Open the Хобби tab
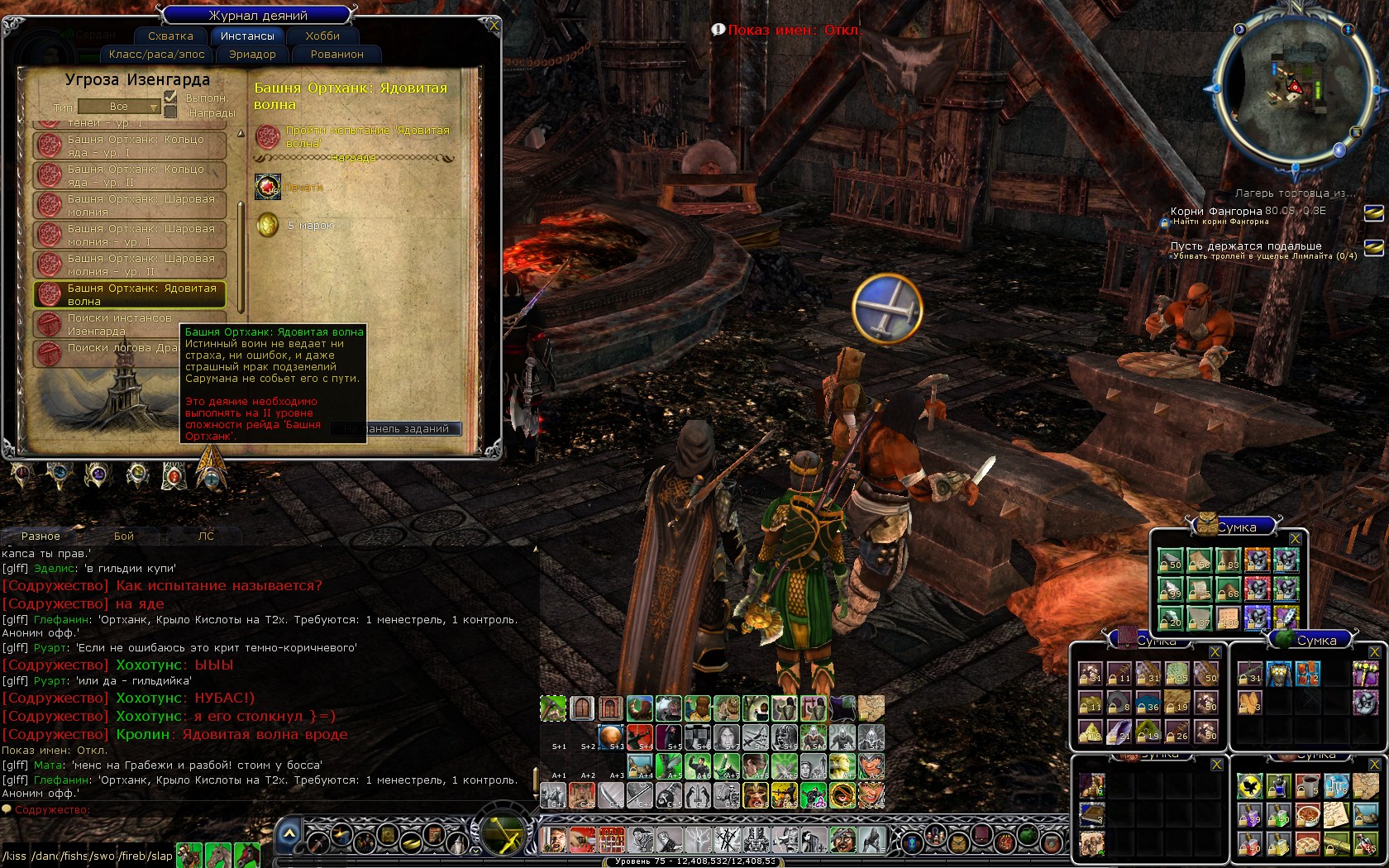The height and width of the screenshot is (868, 1389). [322, 36]
